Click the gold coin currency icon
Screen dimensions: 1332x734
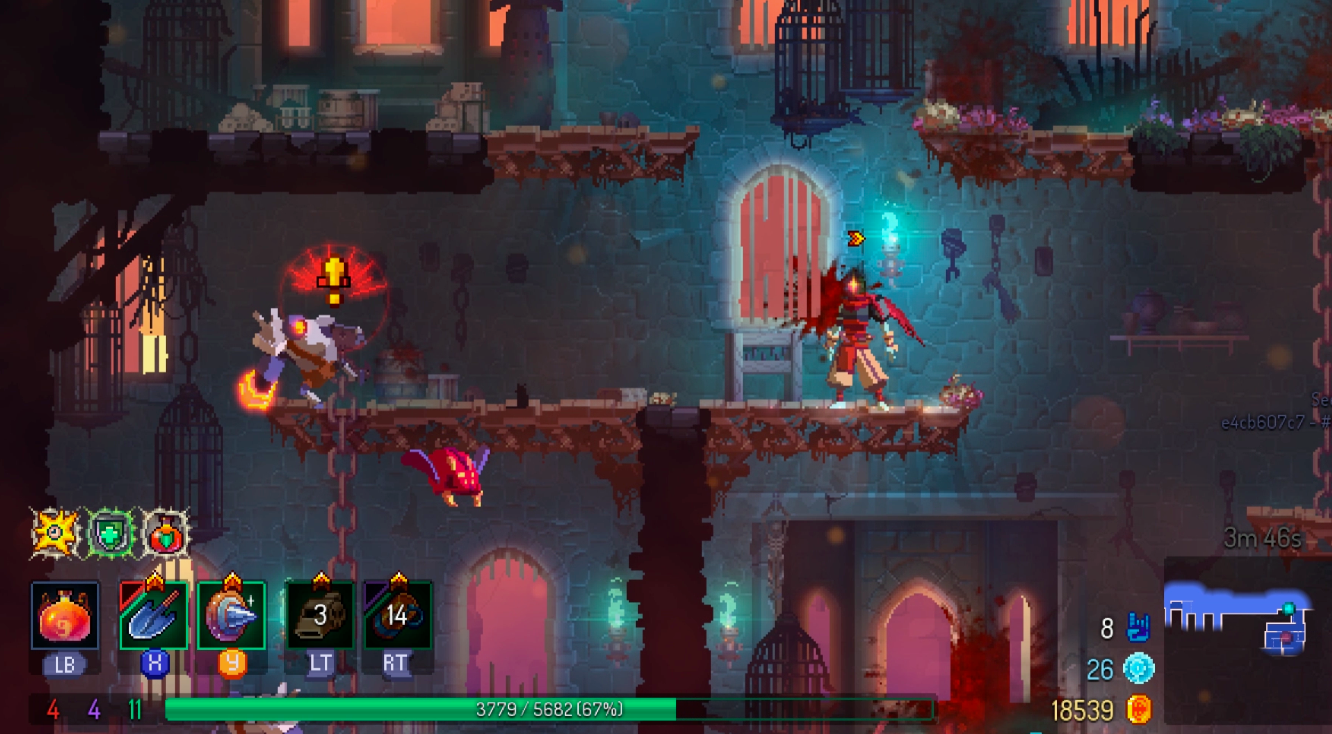[x=1138, y=710]
